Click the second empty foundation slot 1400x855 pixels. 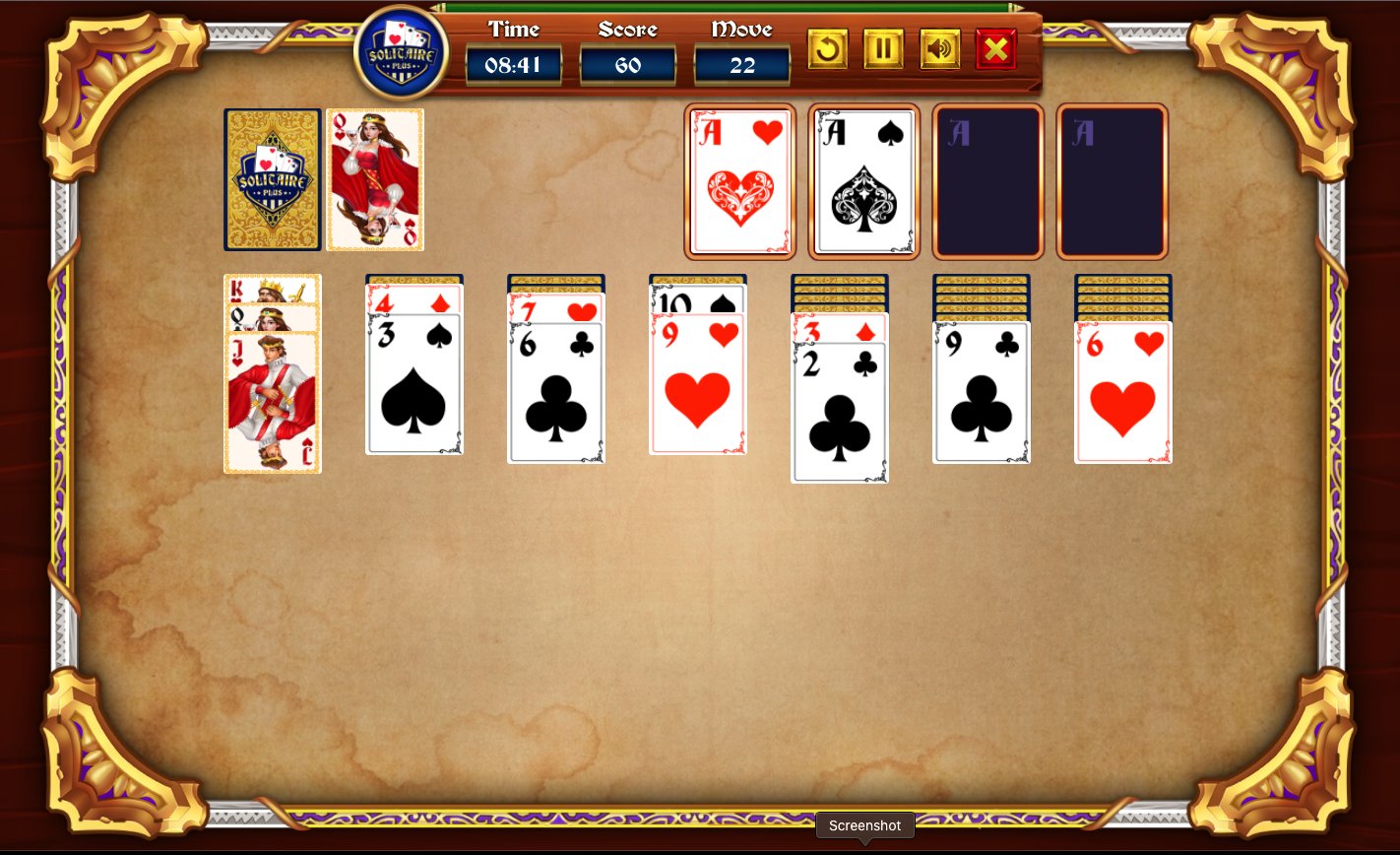[x=1112, y=181]
